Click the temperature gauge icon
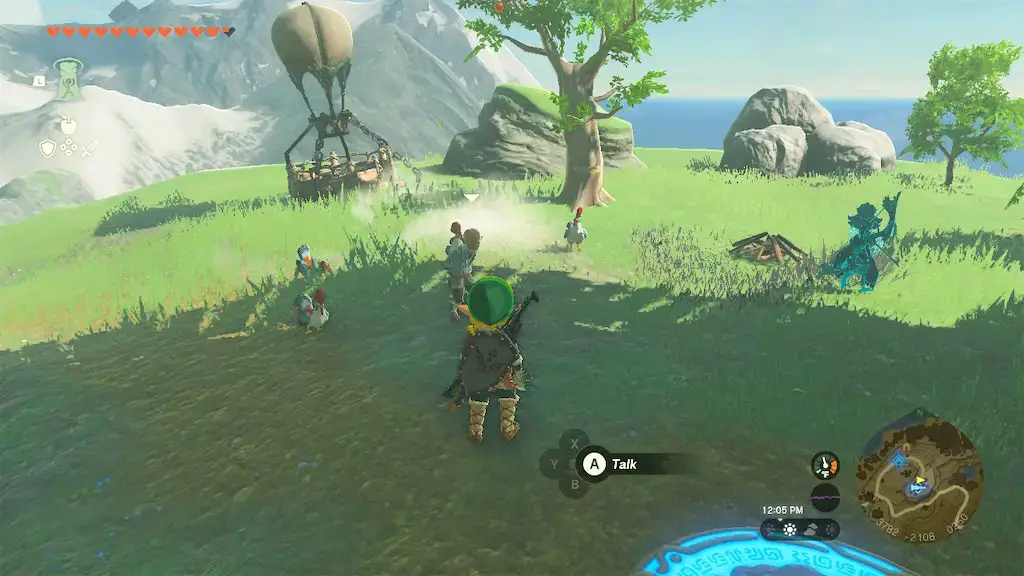Viewport: 1024px width, 576px height. 825,465
